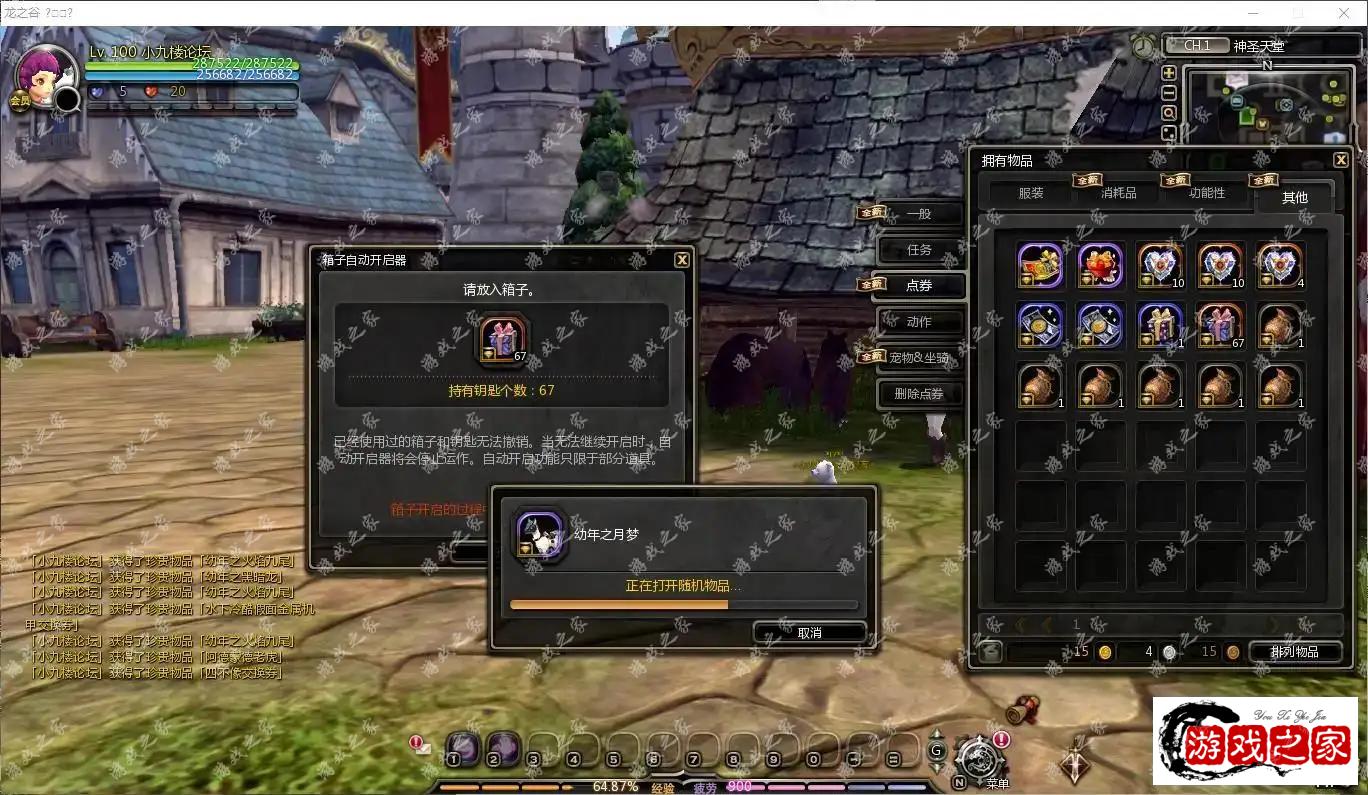Sort items with the 排列物品 button
The image size is (1368, 795).
(1294, 652)
